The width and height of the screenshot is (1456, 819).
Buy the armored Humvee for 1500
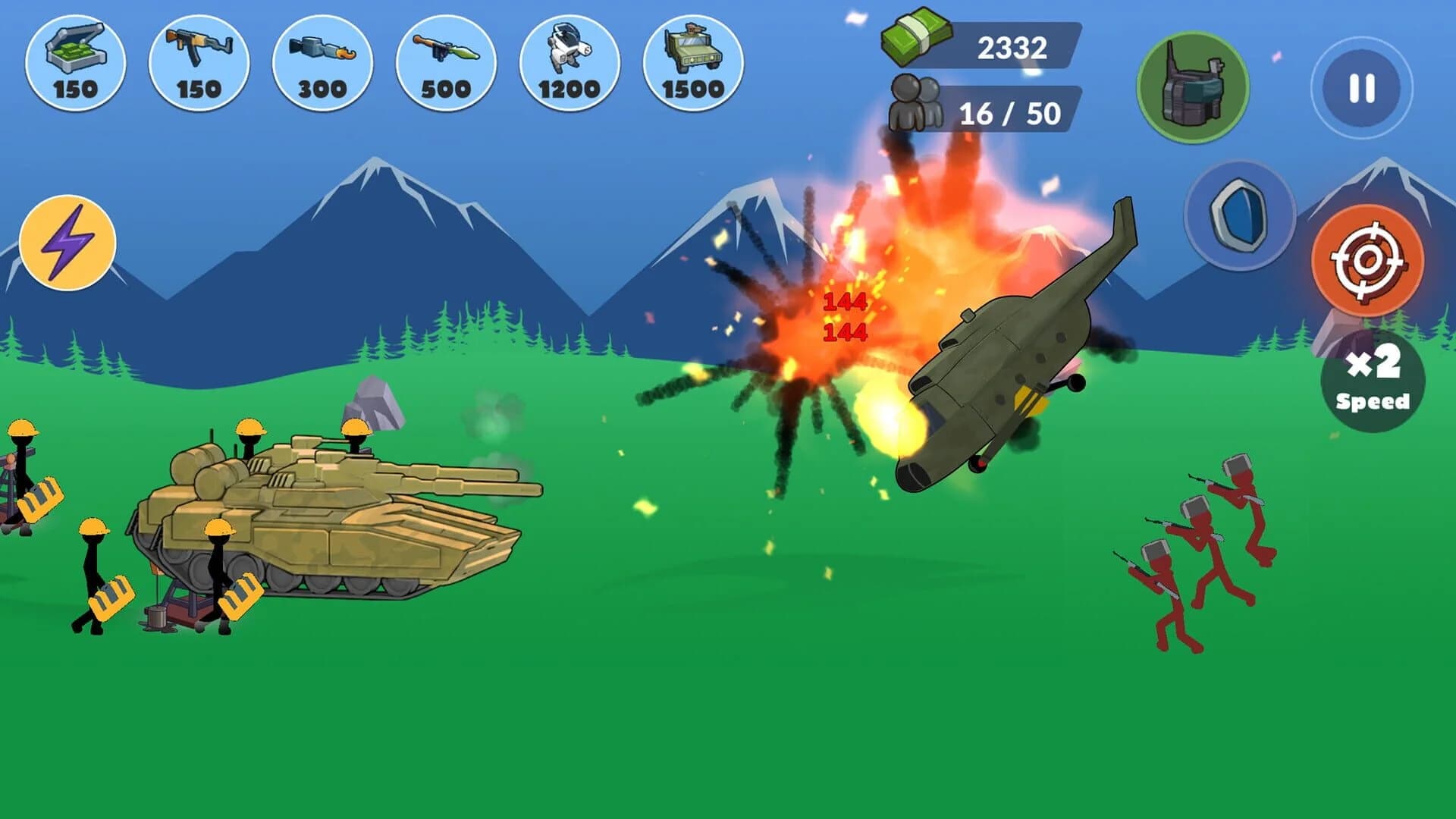[690, 61]
